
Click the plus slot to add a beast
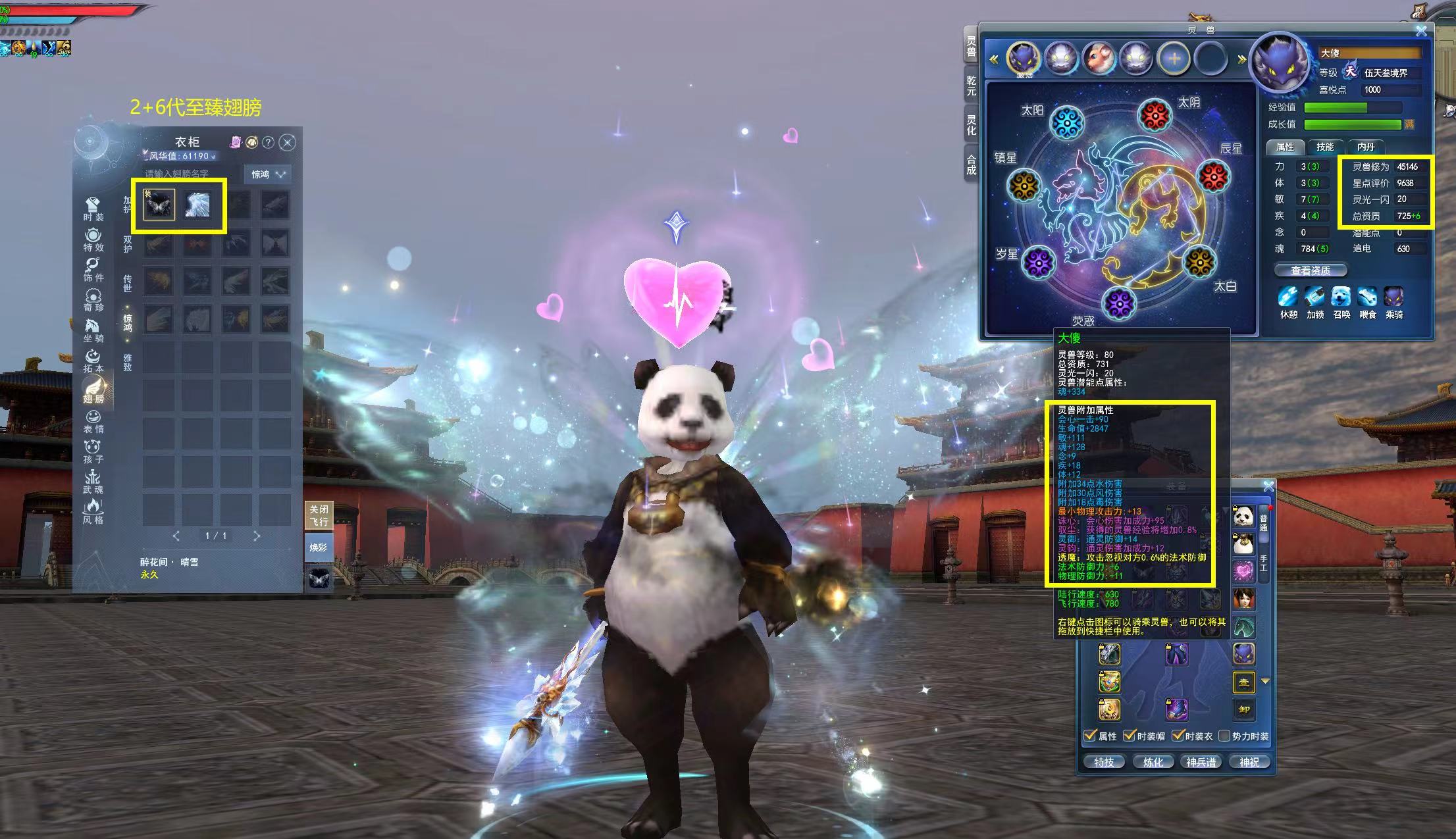point(1174,59)
